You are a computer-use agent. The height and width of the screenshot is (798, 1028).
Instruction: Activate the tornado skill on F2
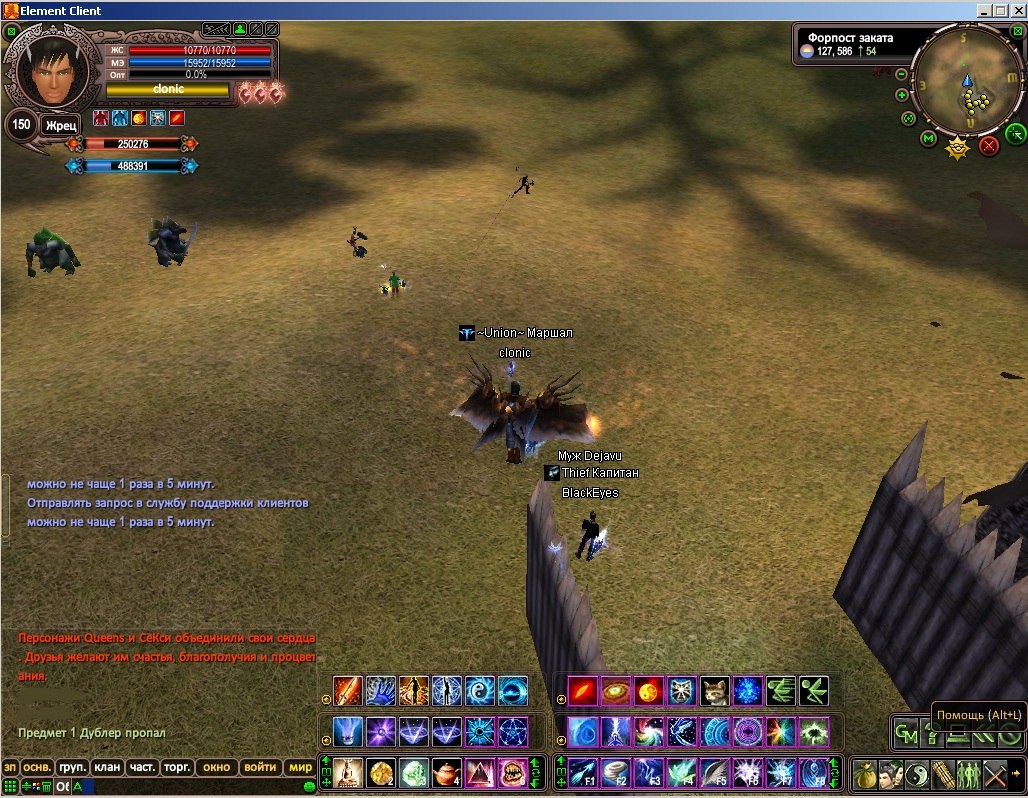pyautogui.click(x=614, y=773)
